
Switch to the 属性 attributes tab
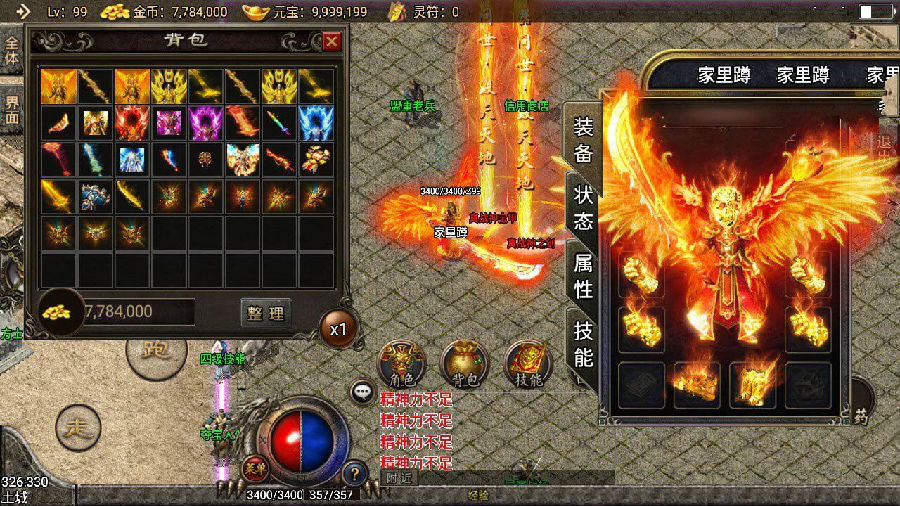coord(583,276)
